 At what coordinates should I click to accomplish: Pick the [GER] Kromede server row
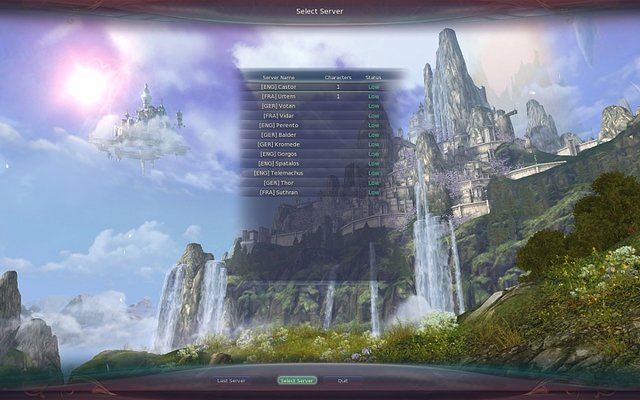pyautogui.click(x=279, y=144)
